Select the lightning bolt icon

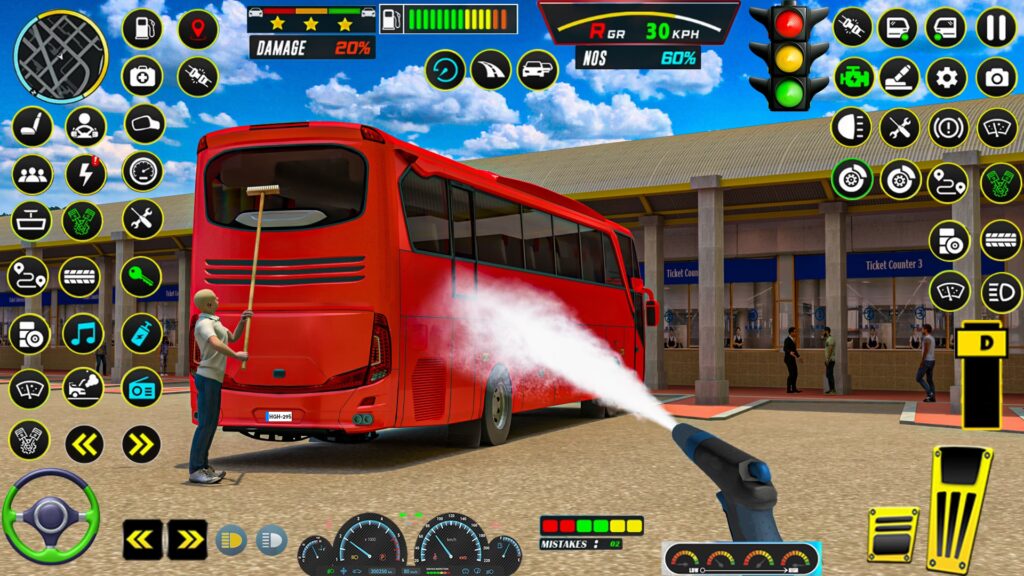click(86, 174)
